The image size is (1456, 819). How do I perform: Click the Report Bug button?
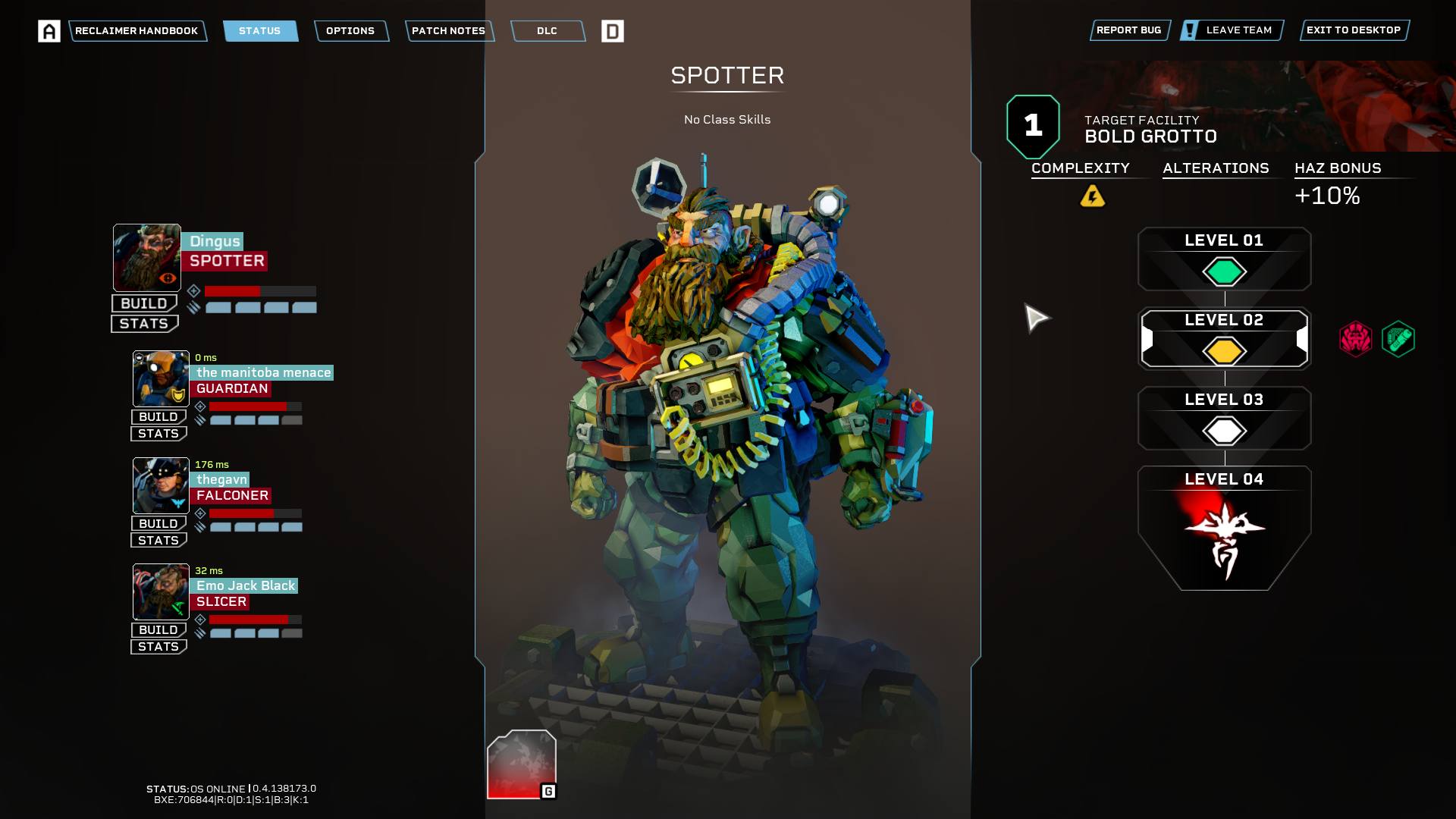(x=1128, y=30)
